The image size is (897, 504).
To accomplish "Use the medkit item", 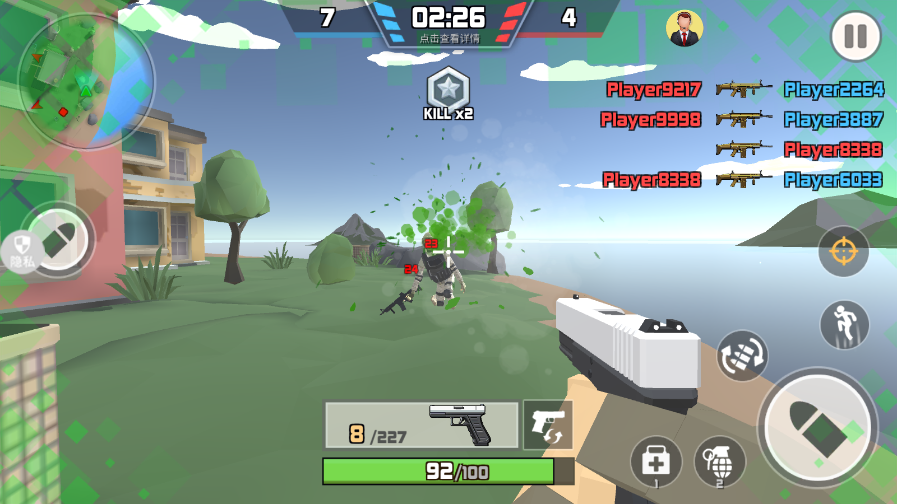I will 656,462.
